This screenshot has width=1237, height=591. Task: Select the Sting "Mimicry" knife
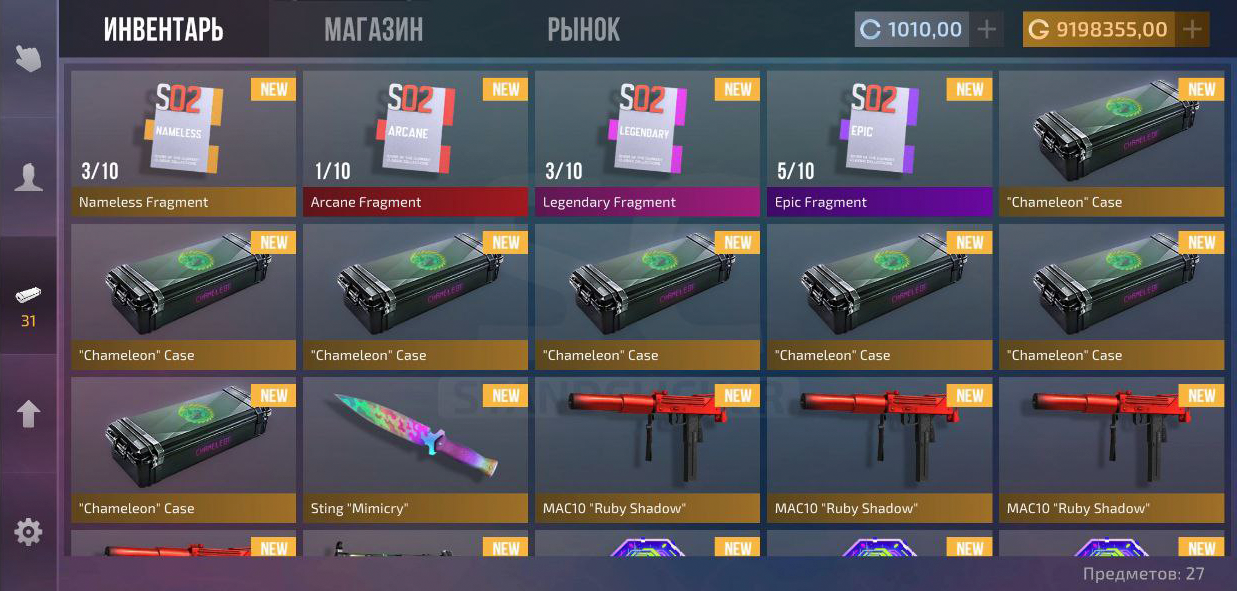point(416,449)
